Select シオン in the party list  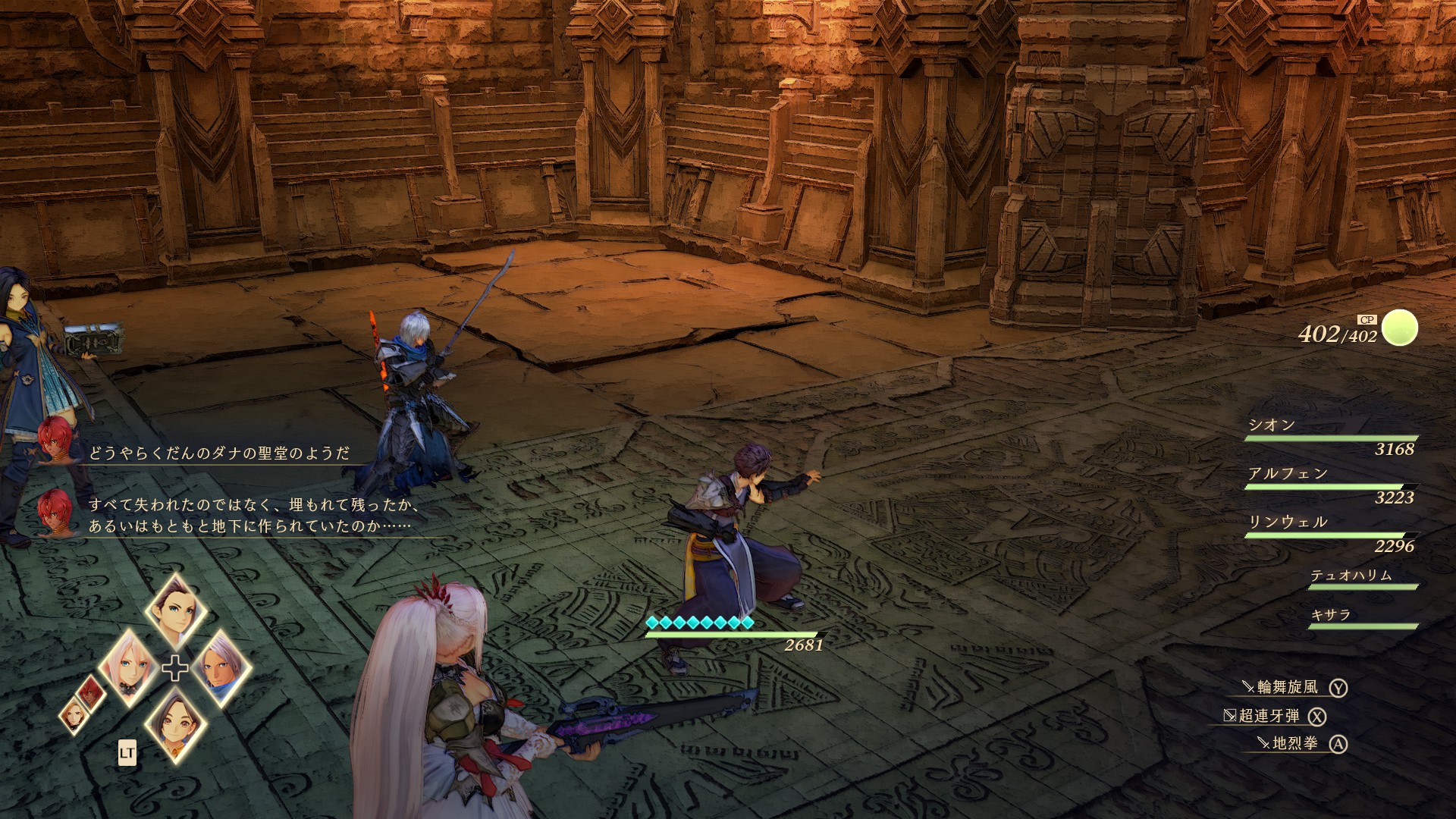1332,436
